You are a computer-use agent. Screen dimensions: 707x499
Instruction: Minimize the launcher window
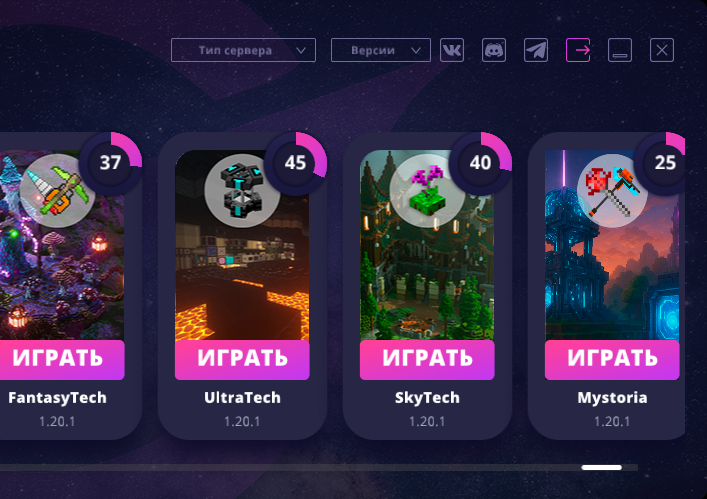(x=620, y=50)
